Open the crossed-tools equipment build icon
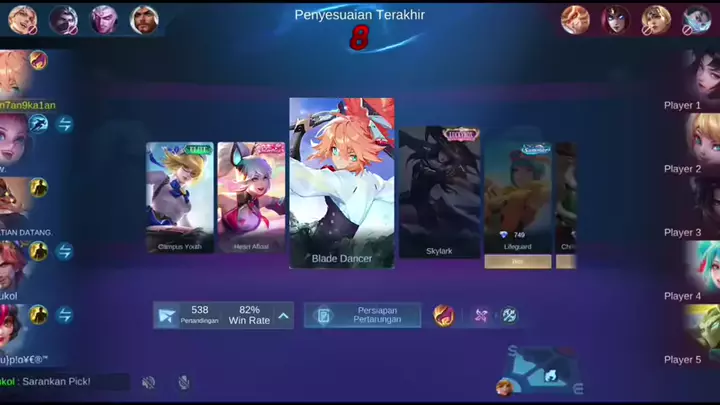The height and width of the screenshot is (405, 720). pos(509,315)
